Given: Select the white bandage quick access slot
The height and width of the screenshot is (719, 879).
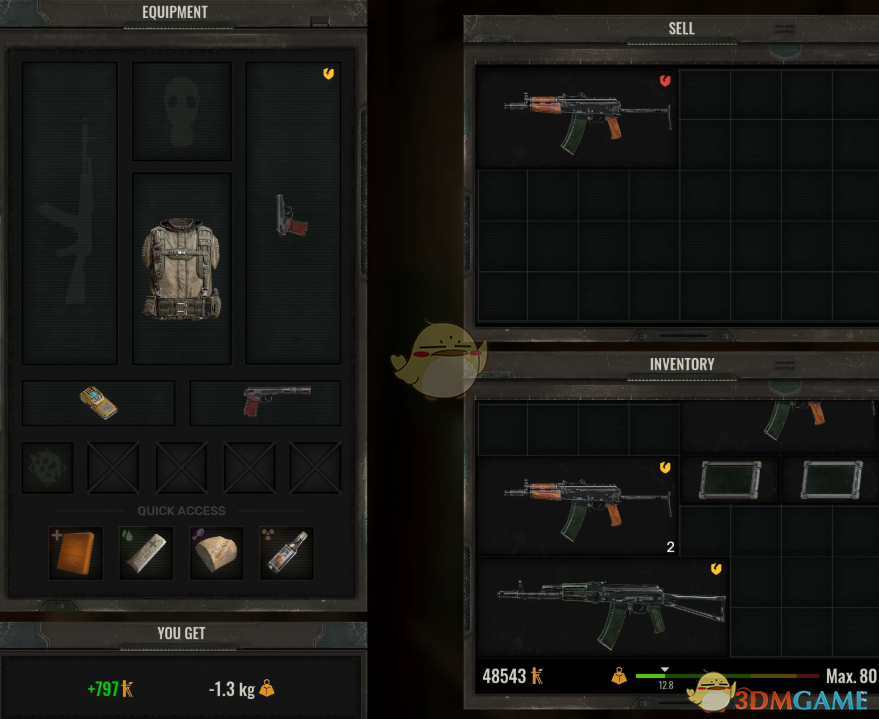Looking at the screenshot, I should click(145, 552).
